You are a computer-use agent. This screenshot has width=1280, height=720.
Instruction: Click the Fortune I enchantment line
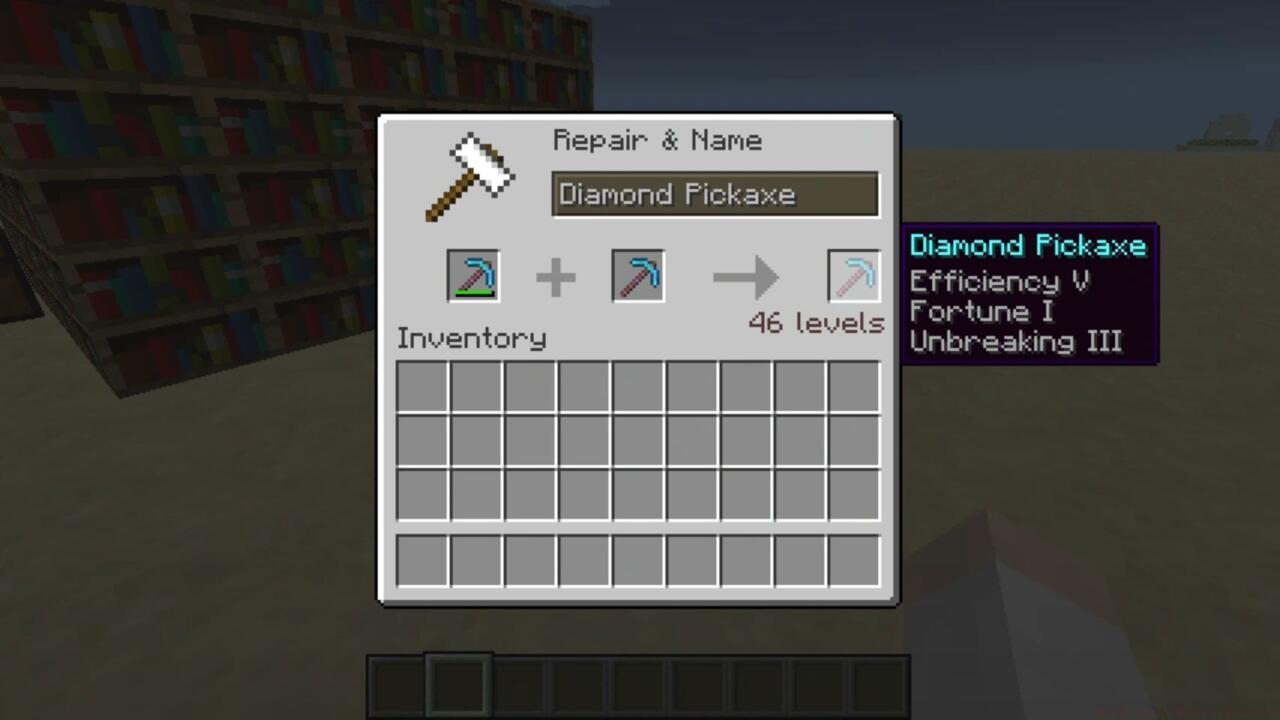981,312
